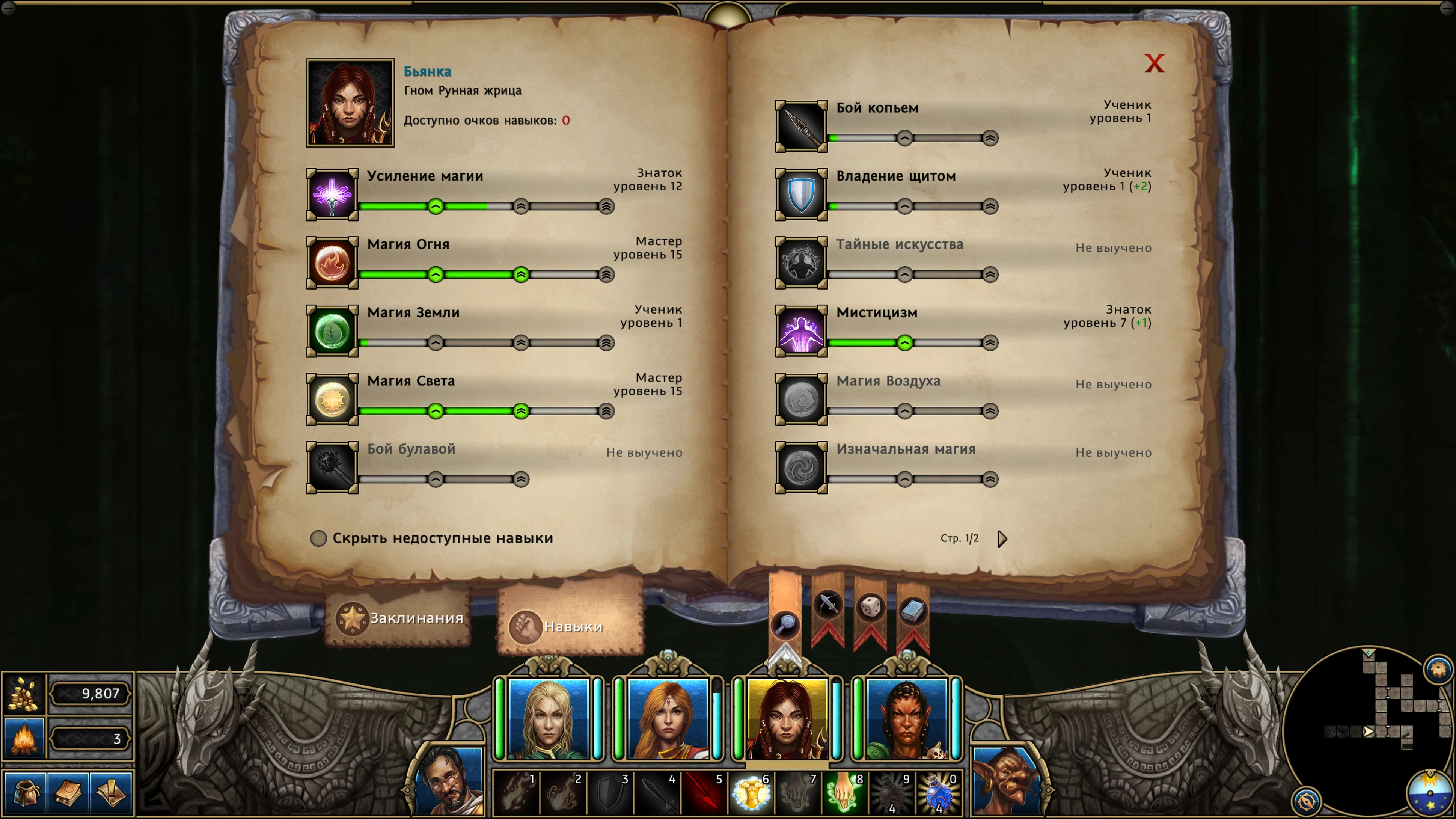Close the skill book with the red X
Image resolution: width=1456 pixels, height=819 pixels.
(x=1154, y=63)
